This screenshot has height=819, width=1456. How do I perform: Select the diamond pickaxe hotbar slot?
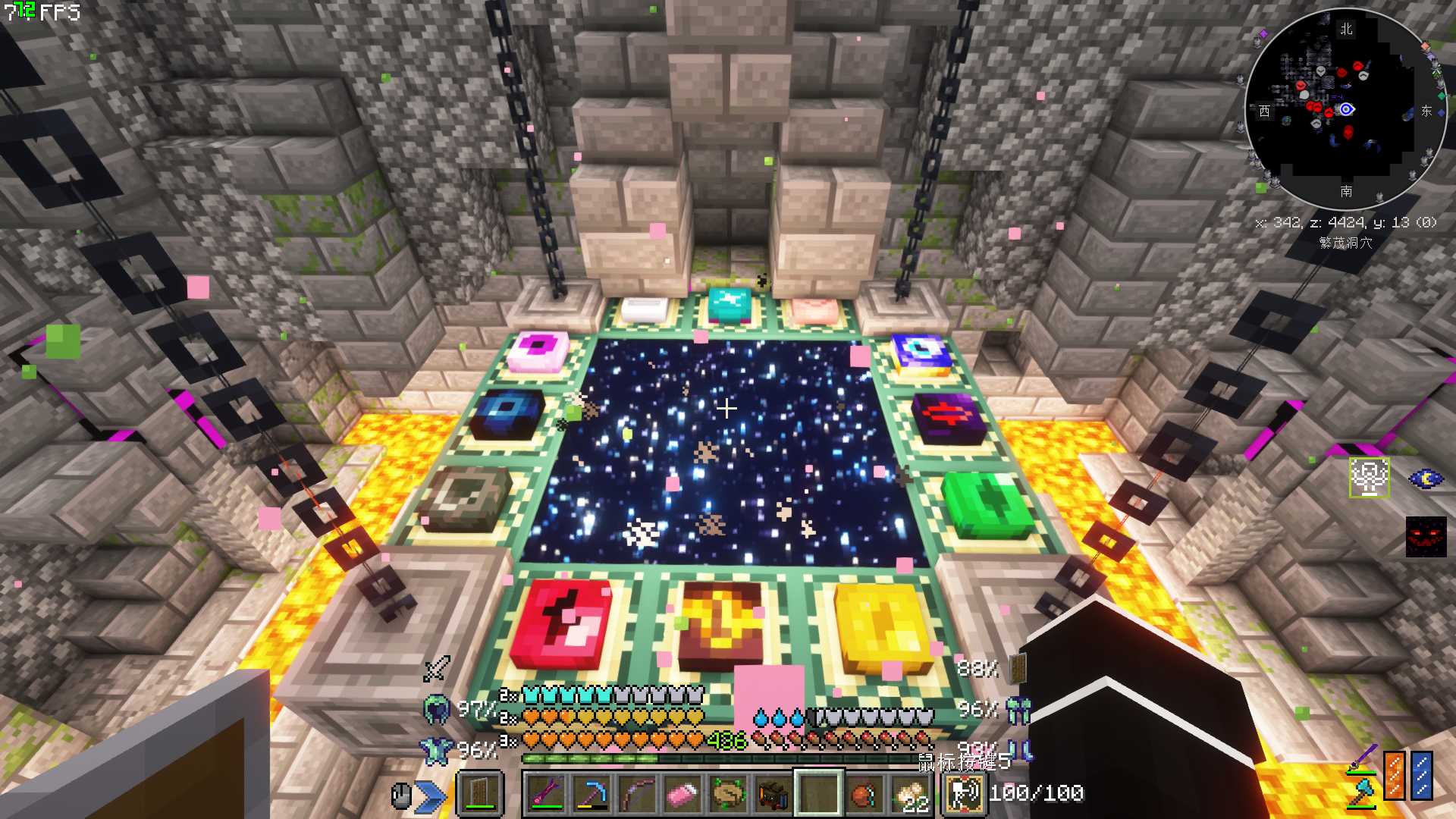click(591, 794)
